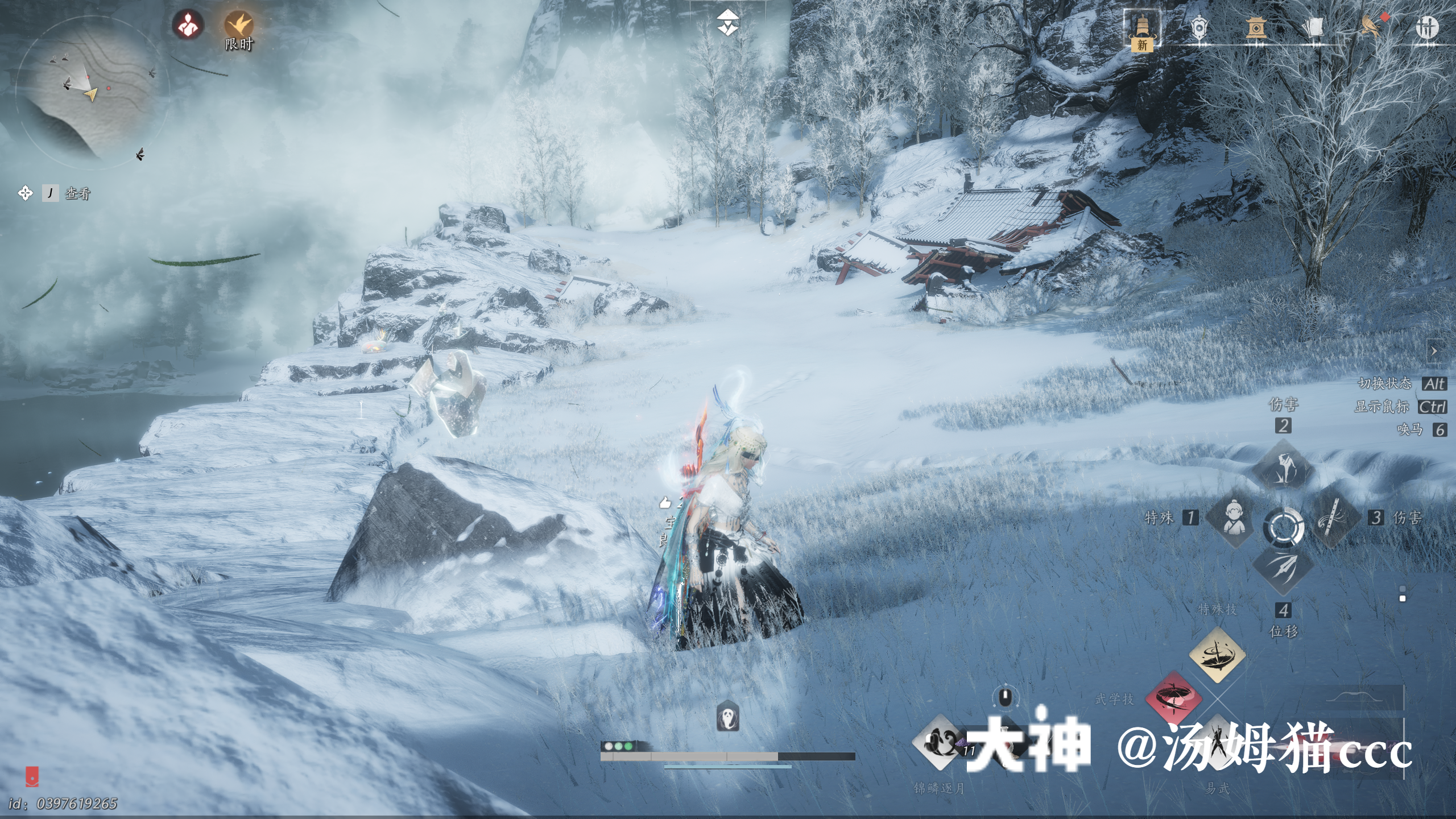Open the round crossed-blades menu icon
The height and width of the screenshot is (819, 1456).
(x=1426, y=27)
